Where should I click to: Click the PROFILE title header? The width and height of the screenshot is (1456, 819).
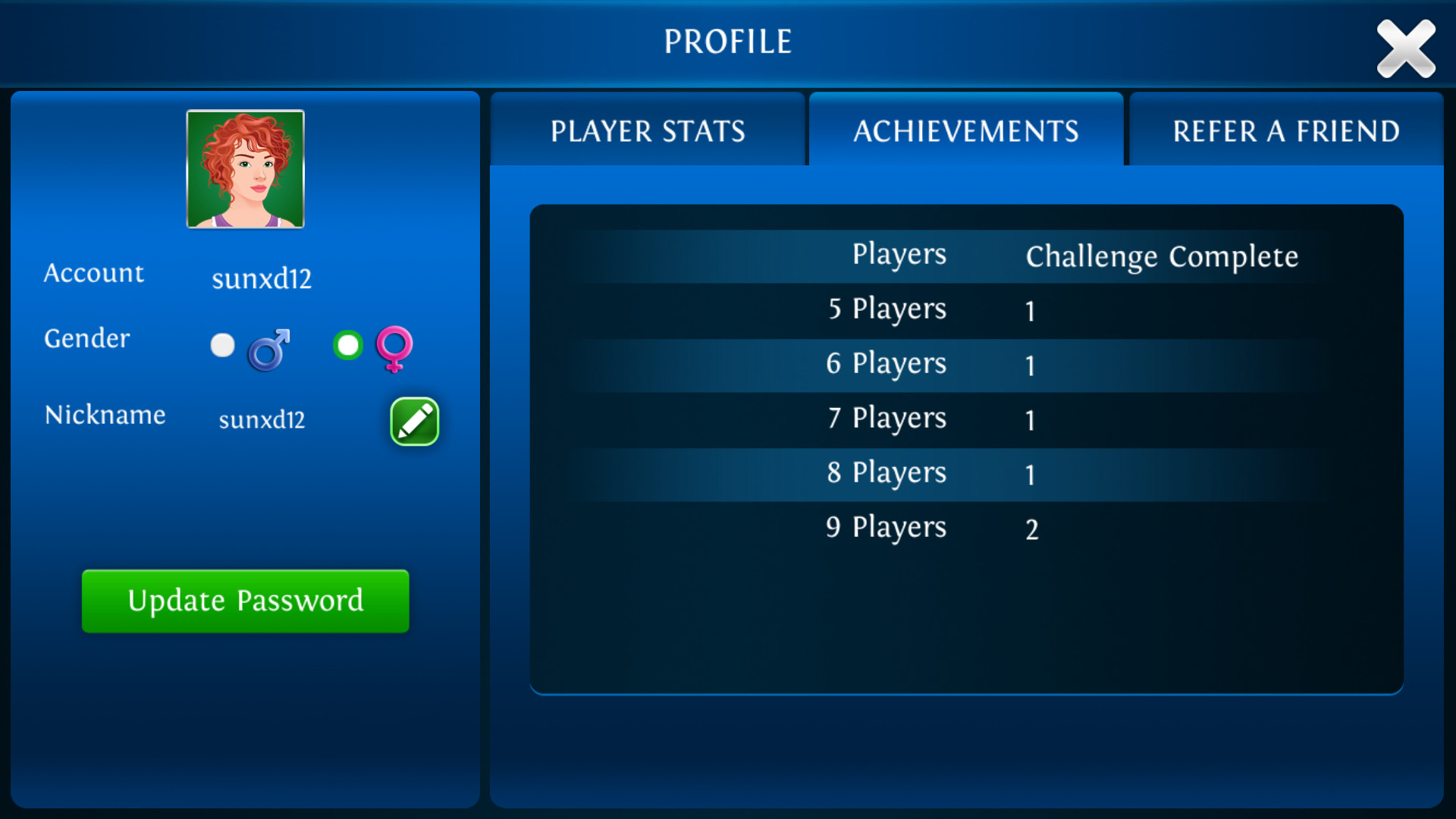pyautogui.click(x=727, y=41)
